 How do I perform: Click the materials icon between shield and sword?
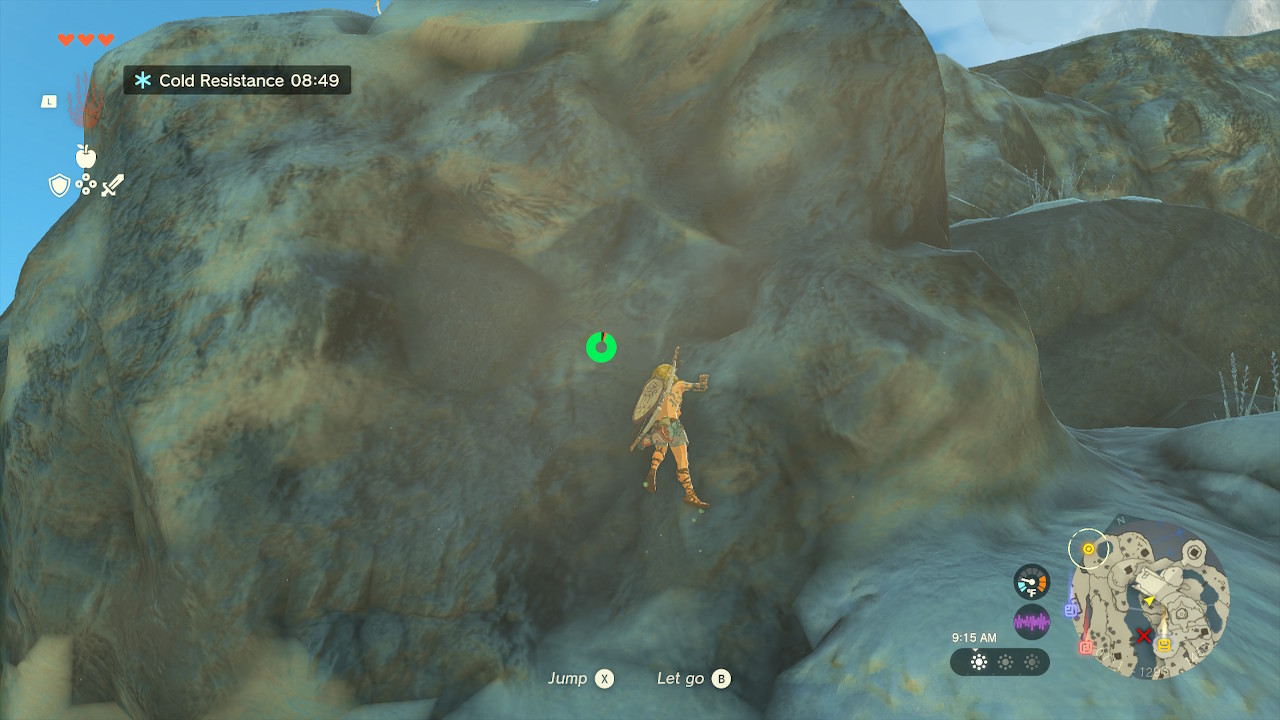[85, 183]
